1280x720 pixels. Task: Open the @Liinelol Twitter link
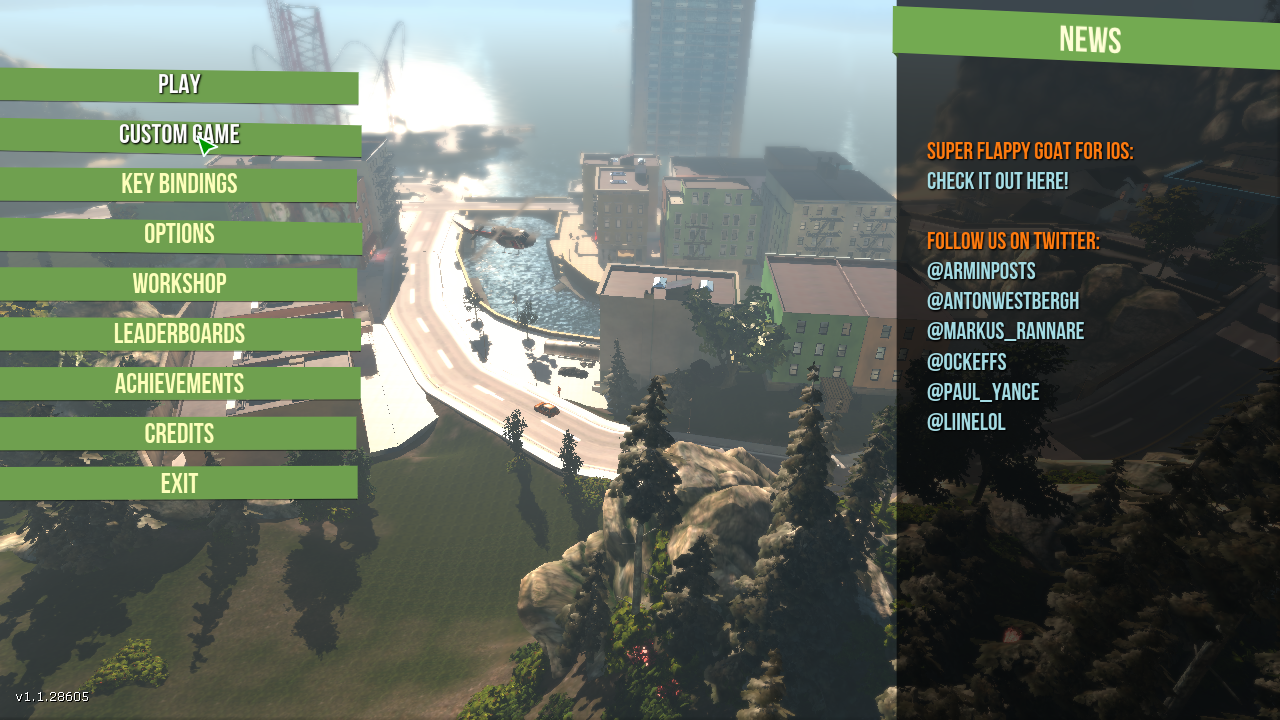pyautogui.click(x=966, y=422)
